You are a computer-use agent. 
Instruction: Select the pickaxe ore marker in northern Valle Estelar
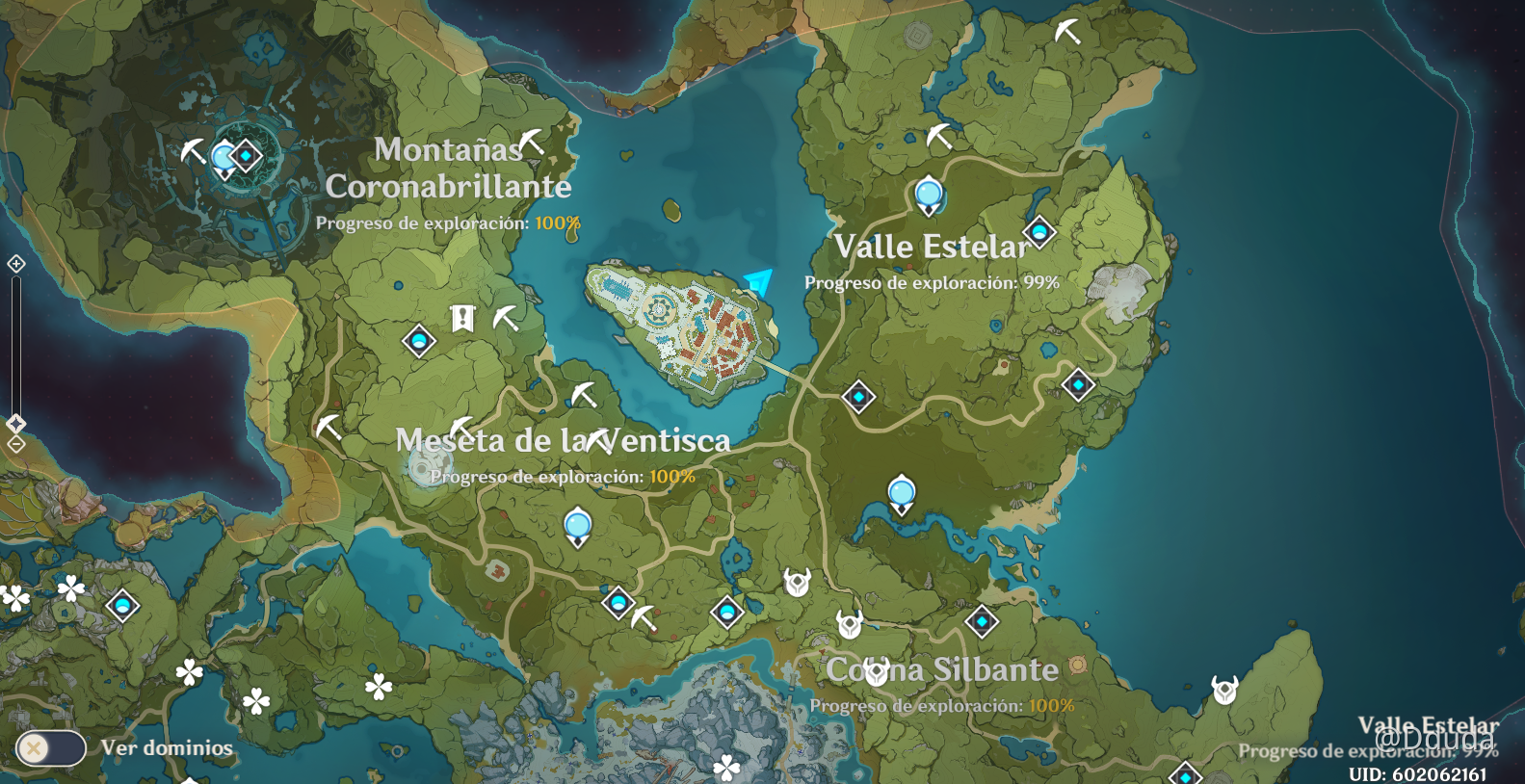point(938,135)
